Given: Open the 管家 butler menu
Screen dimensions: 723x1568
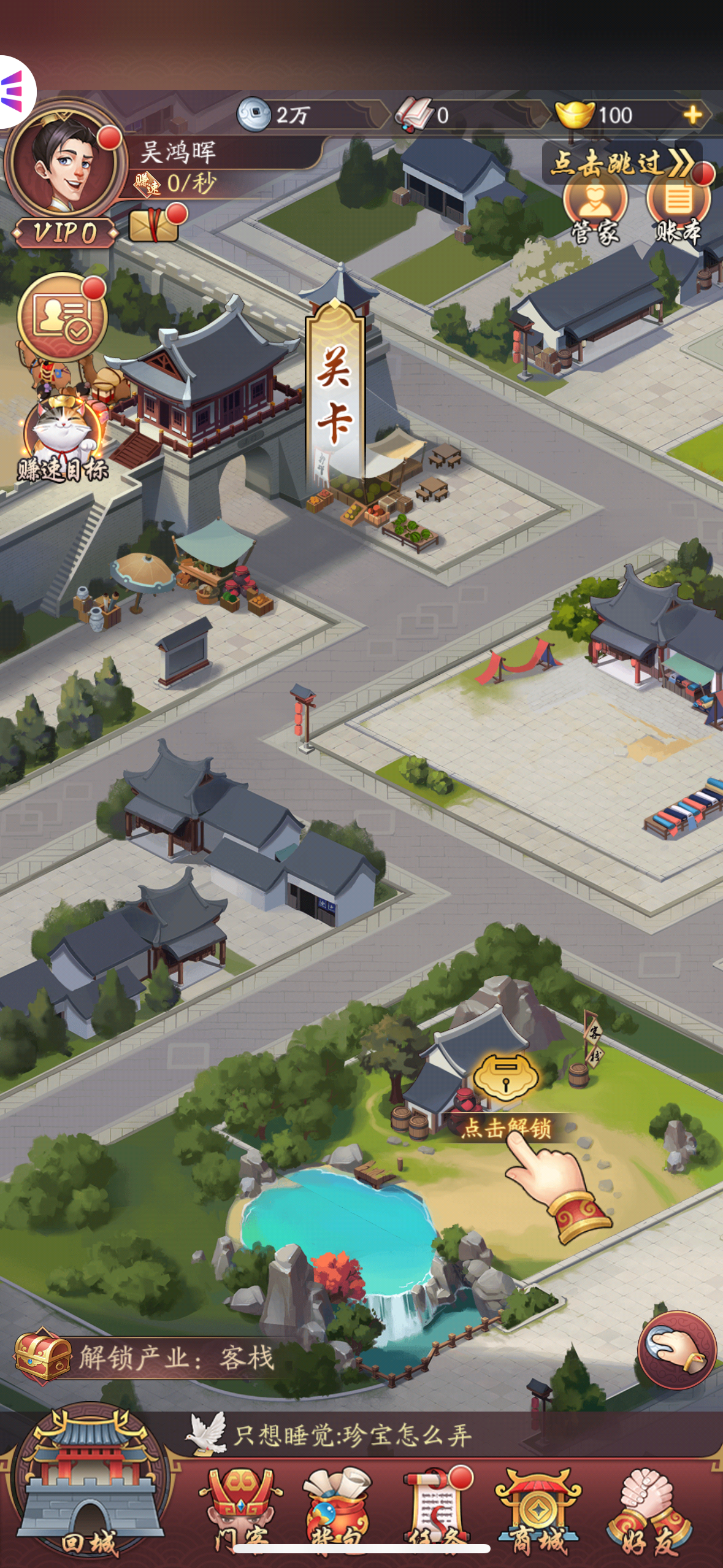Looking at the screenshot, I should 595,209.
